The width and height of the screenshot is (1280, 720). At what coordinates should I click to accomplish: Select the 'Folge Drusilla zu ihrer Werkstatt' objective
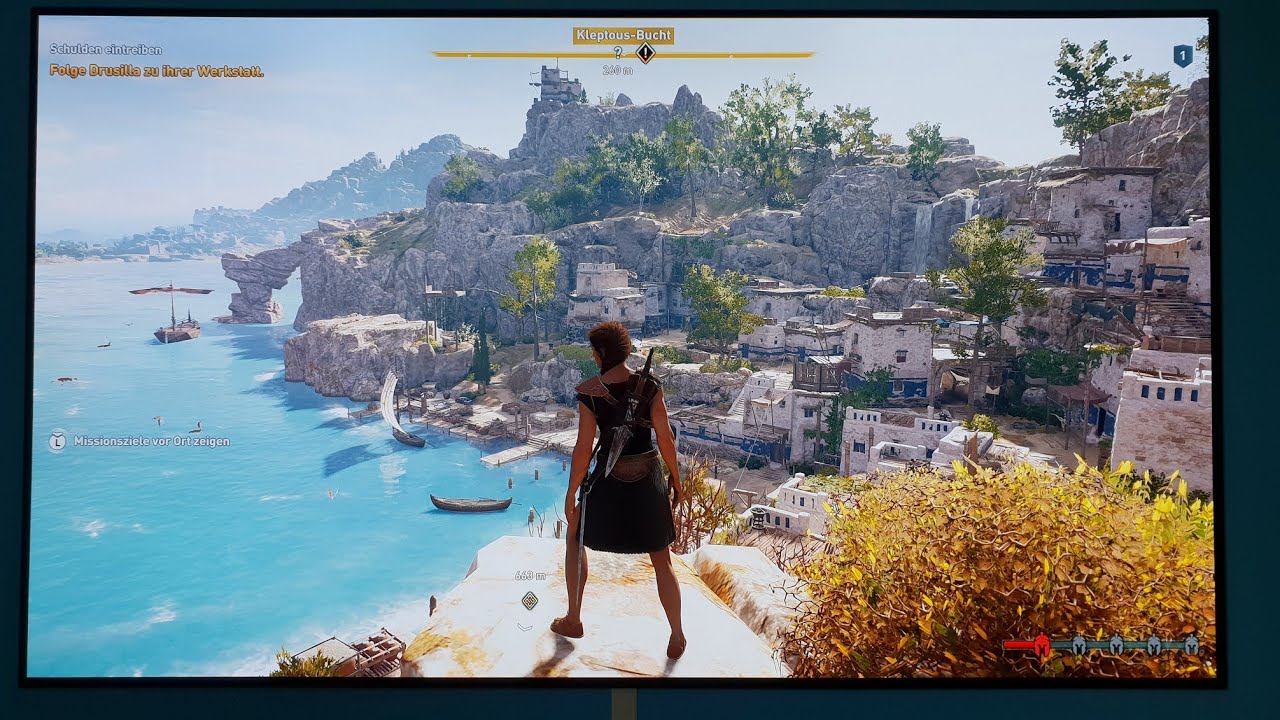[x=157, y=71]
